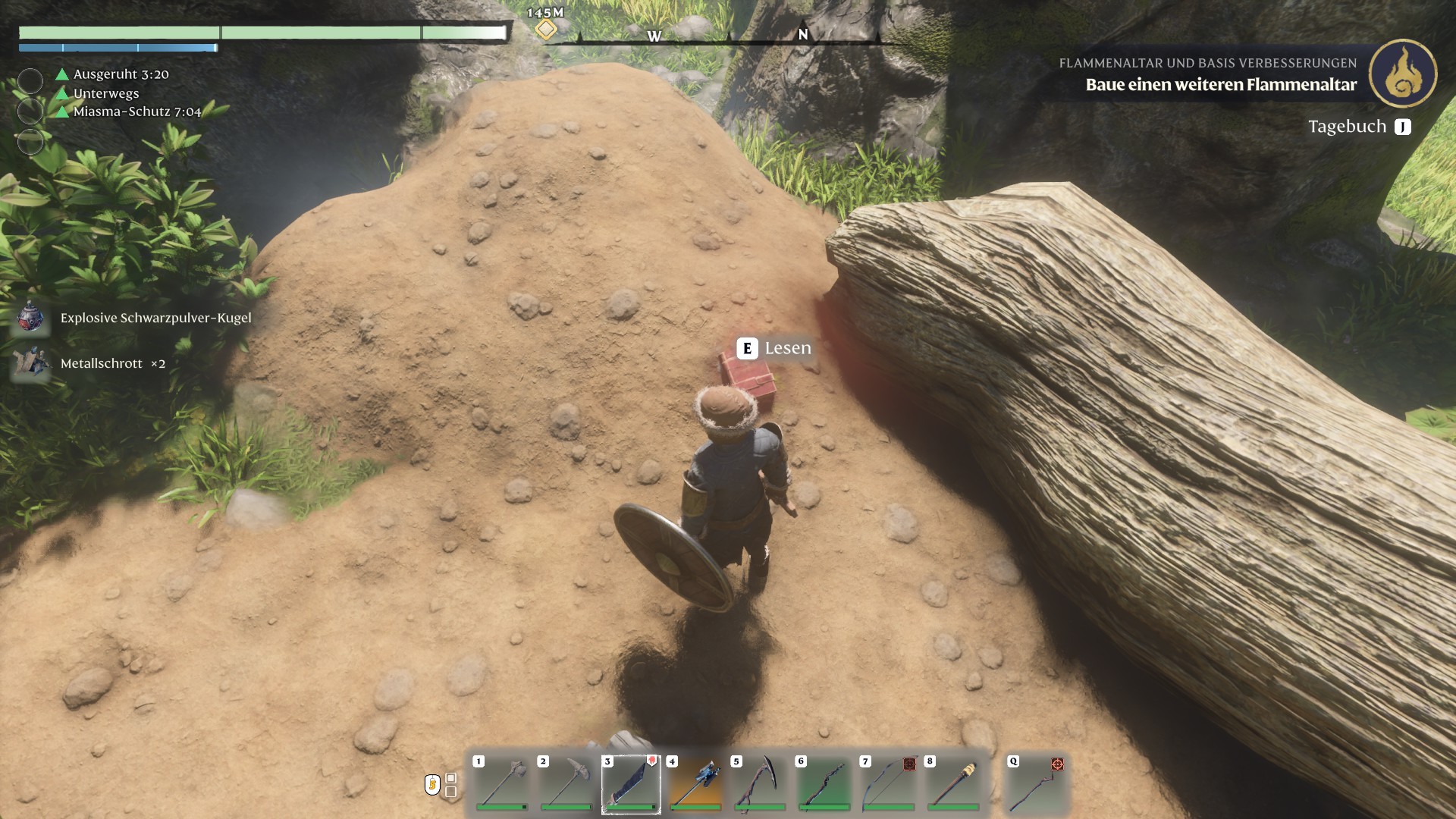Select the dark blade sword in slot 3
Screen dimensions: 1456x819
(x=631, y=784)
